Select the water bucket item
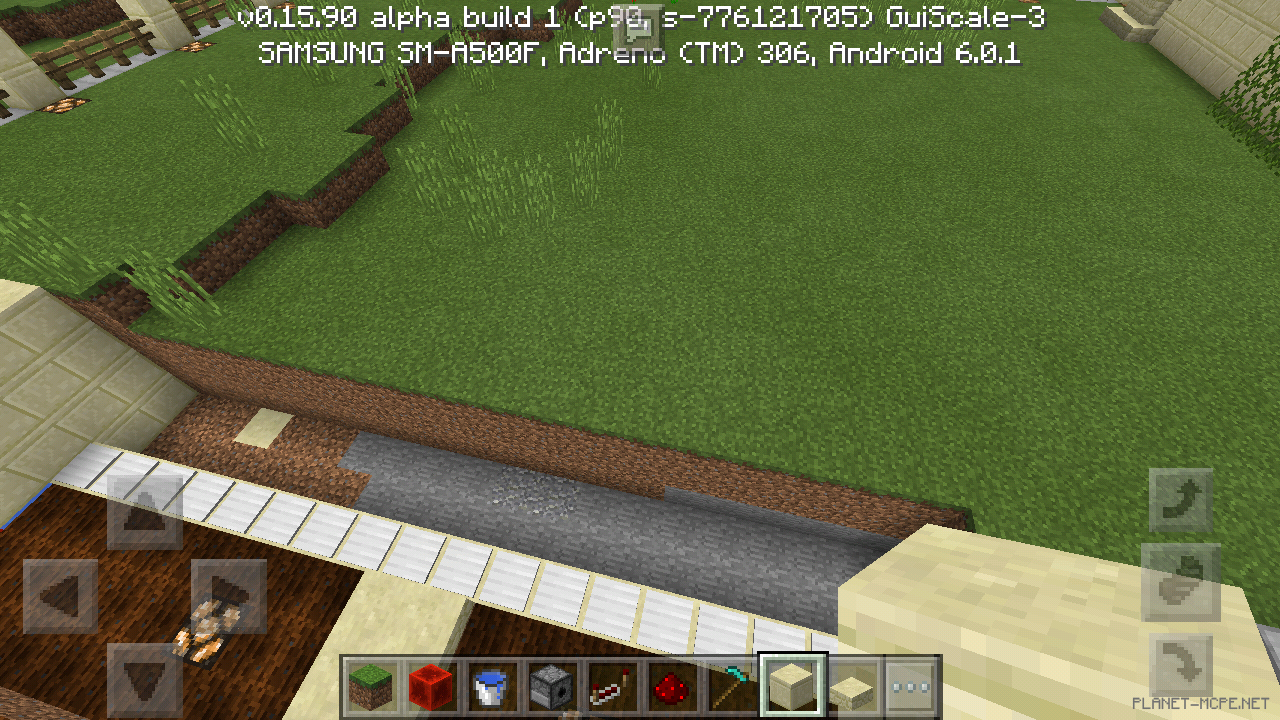 coord(492,685)
